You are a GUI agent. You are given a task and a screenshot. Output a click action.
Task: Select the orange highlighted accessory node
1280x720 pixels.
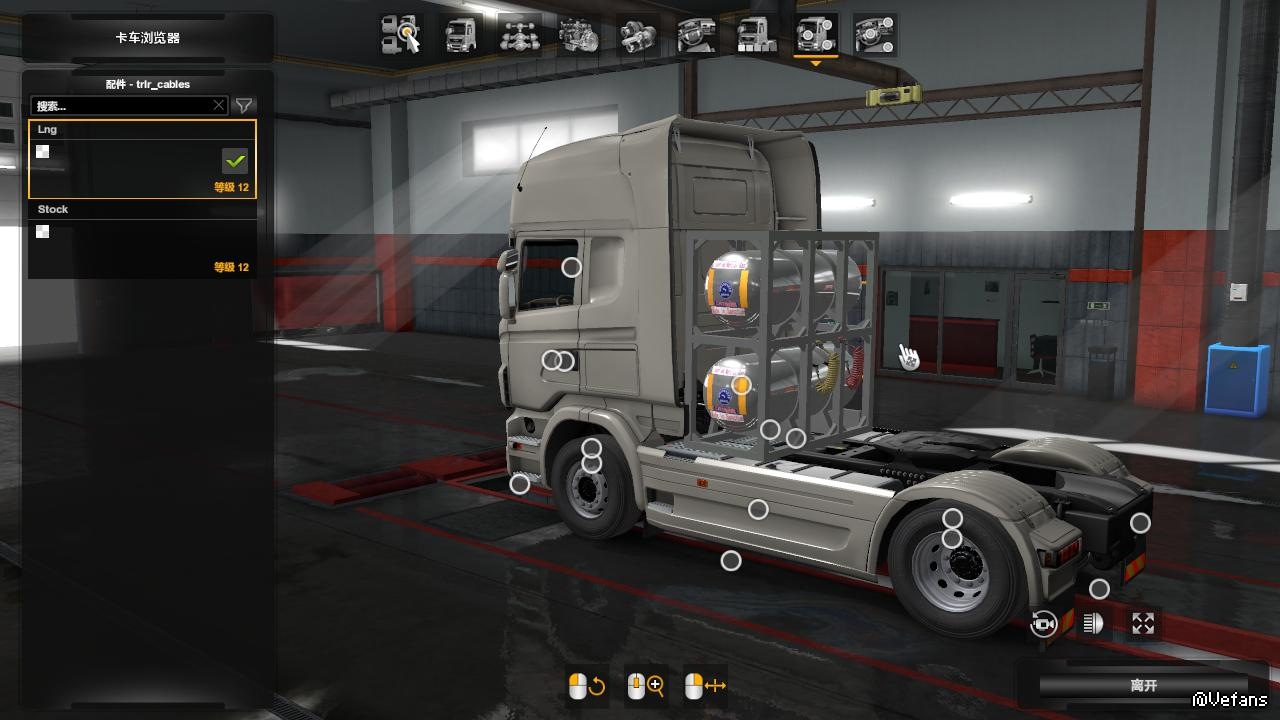741,385
